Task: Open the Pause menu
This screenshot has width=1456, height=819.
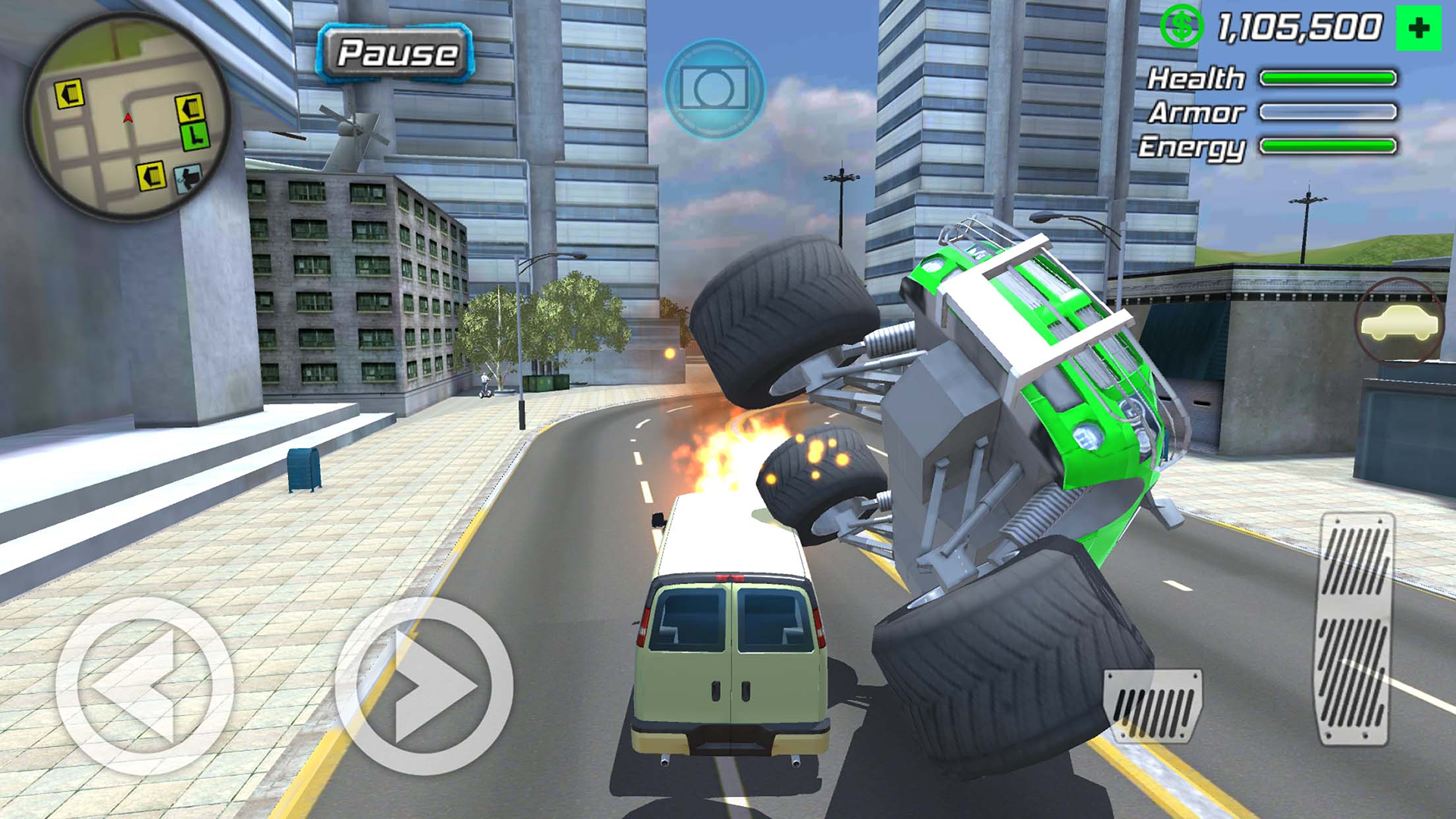Action: (397, 53)
